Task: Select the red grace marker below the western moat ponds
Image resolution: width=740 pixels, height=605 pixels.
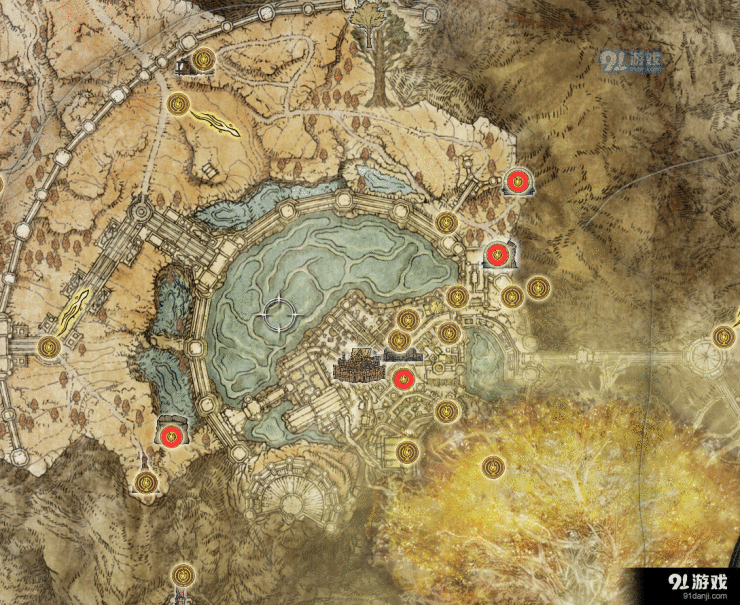Action: [x=171, y=435]
